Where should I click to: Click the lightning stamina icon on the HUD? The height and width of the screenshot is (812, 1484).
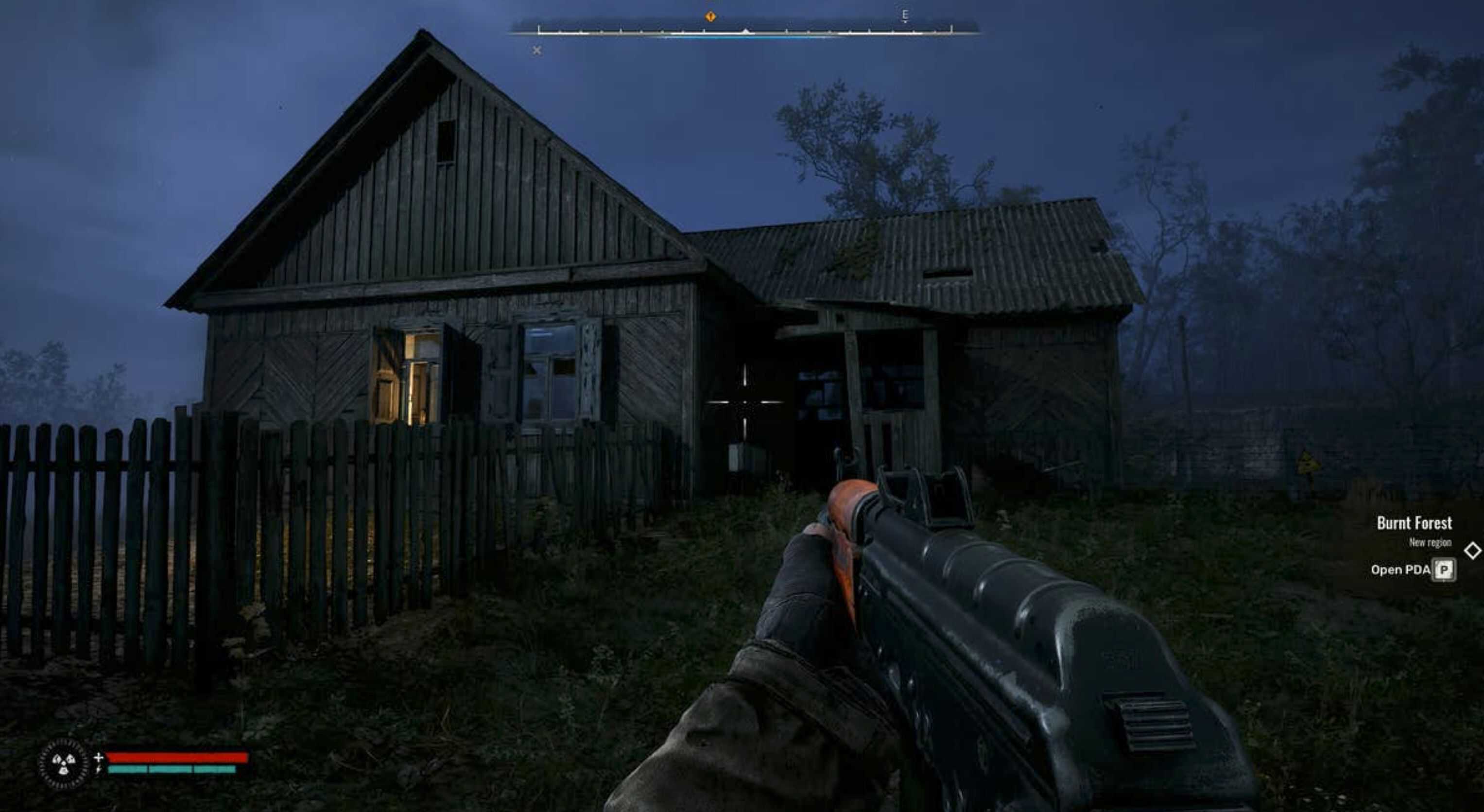[x=99, y=771]
